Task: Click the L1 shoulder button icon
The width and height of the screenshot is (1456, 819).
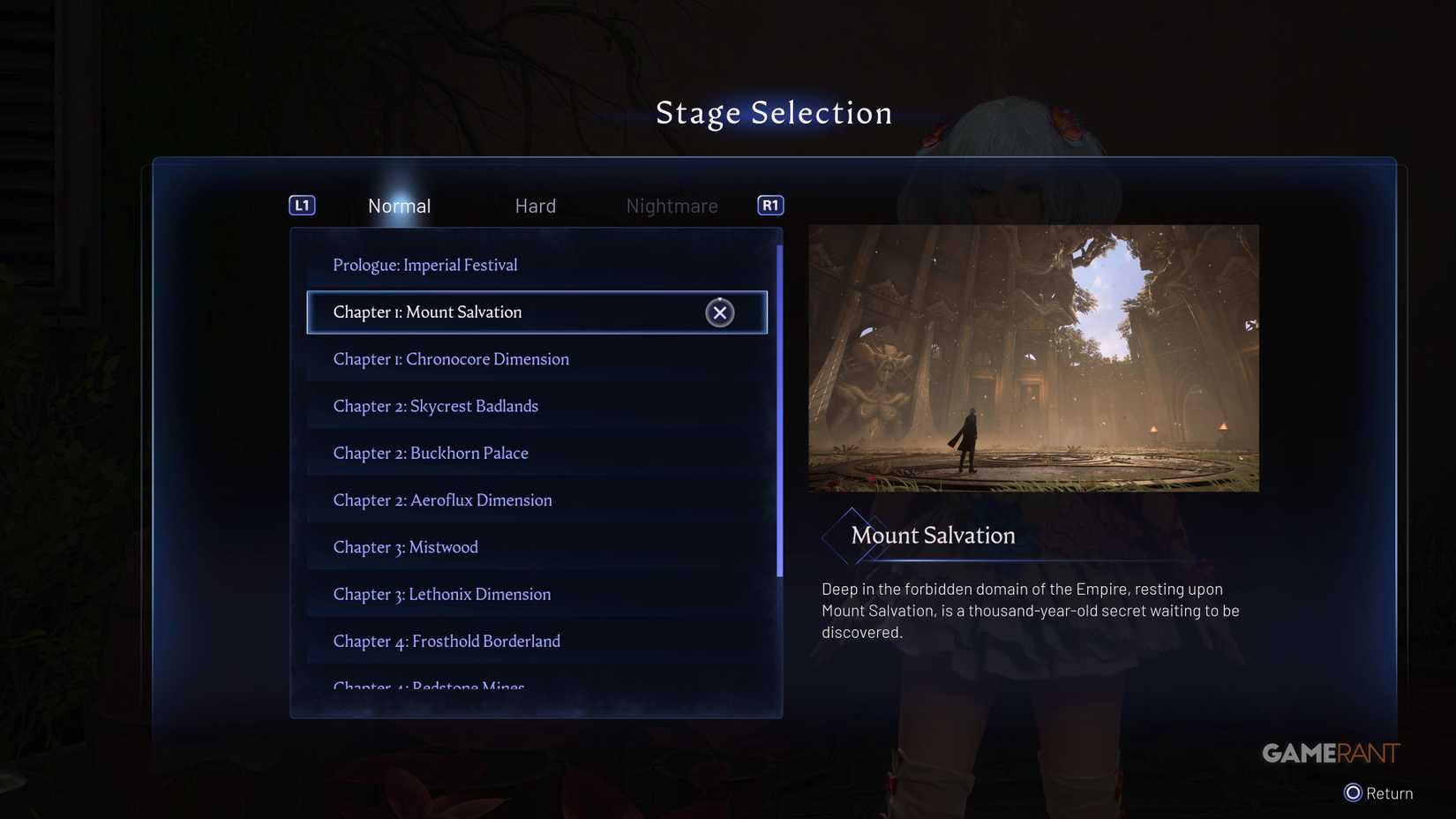Action: pos(301,204)
